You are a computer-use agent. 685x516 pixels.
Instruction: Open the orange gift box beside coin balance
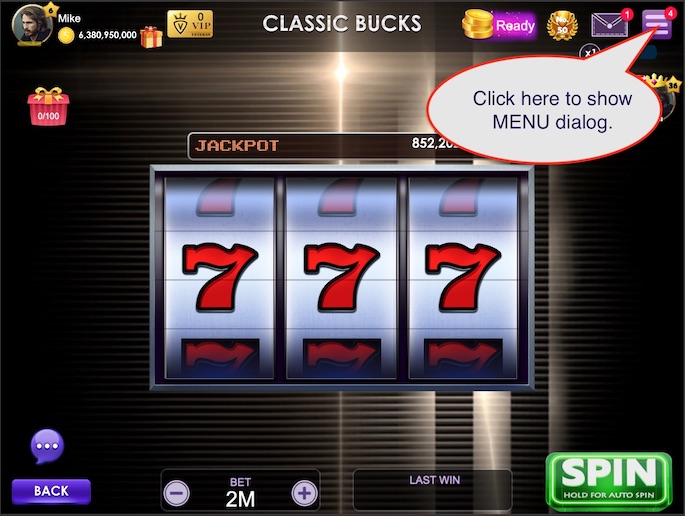pyautogui.click(x=151, y=37)
